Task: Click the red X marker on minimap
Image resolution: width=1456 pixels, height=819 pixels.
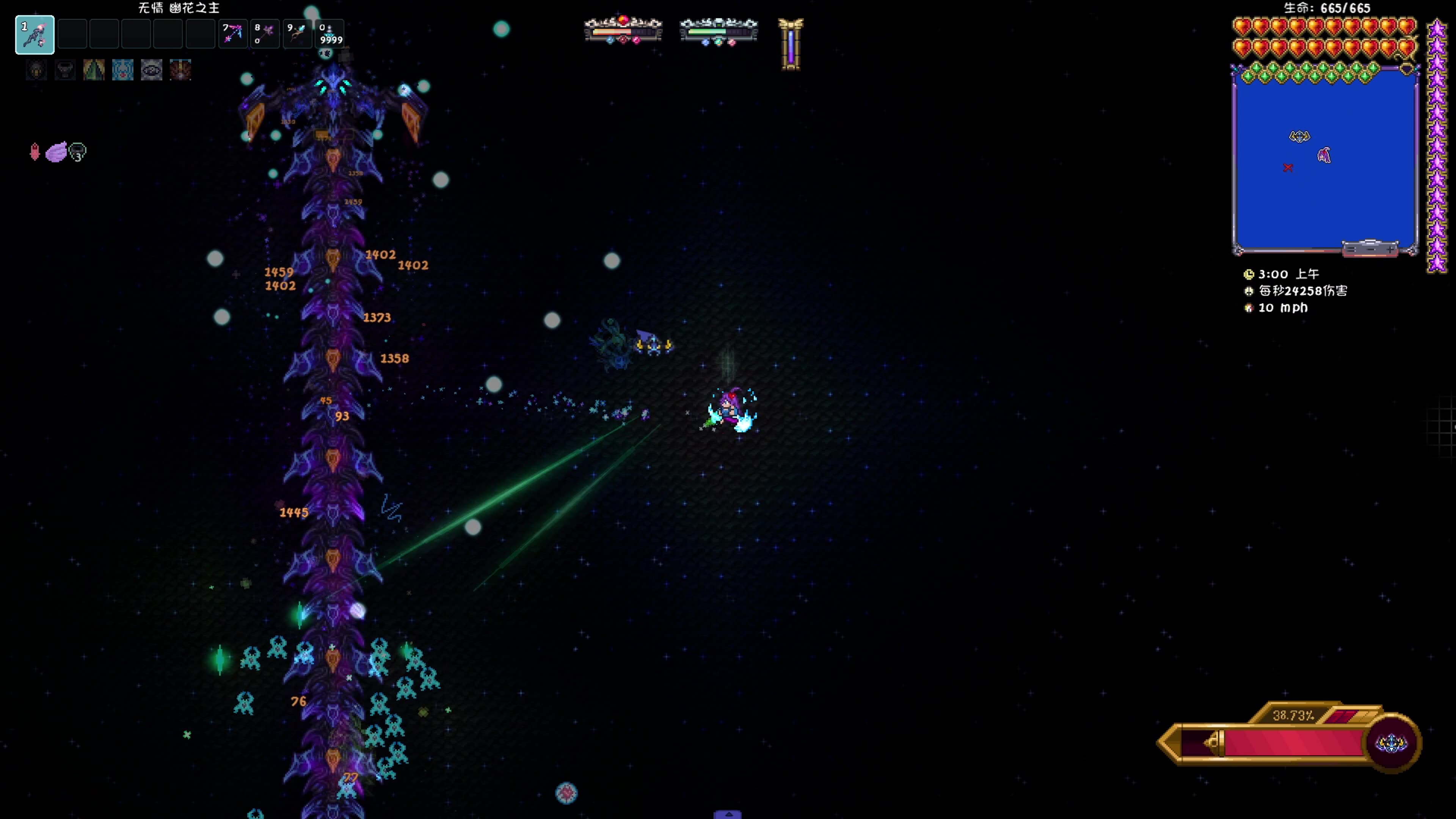Action: 1288,167
